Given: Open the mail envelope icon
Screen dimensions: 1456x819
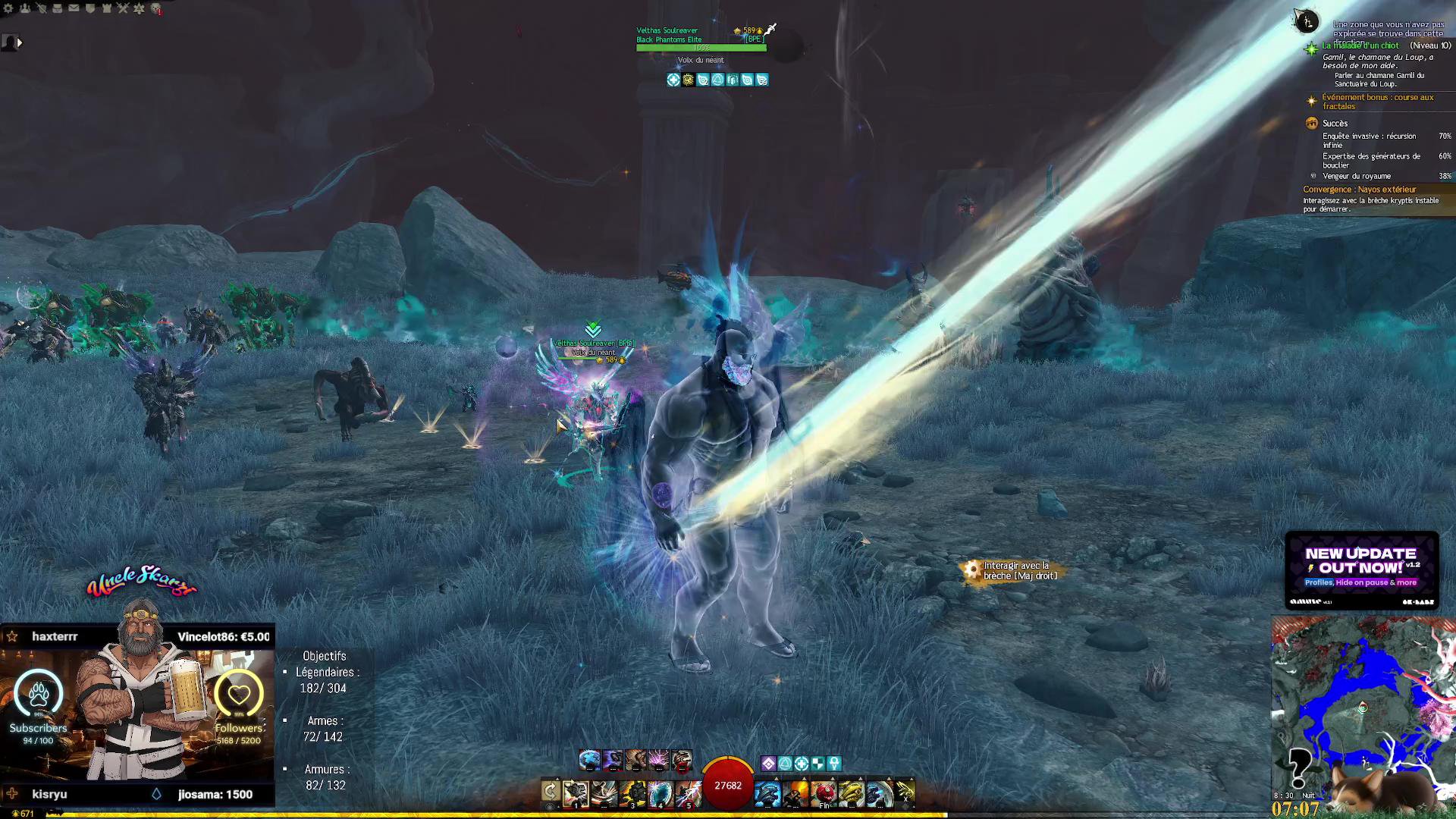Looking at the screenshot, I should [x=74, y=8].
